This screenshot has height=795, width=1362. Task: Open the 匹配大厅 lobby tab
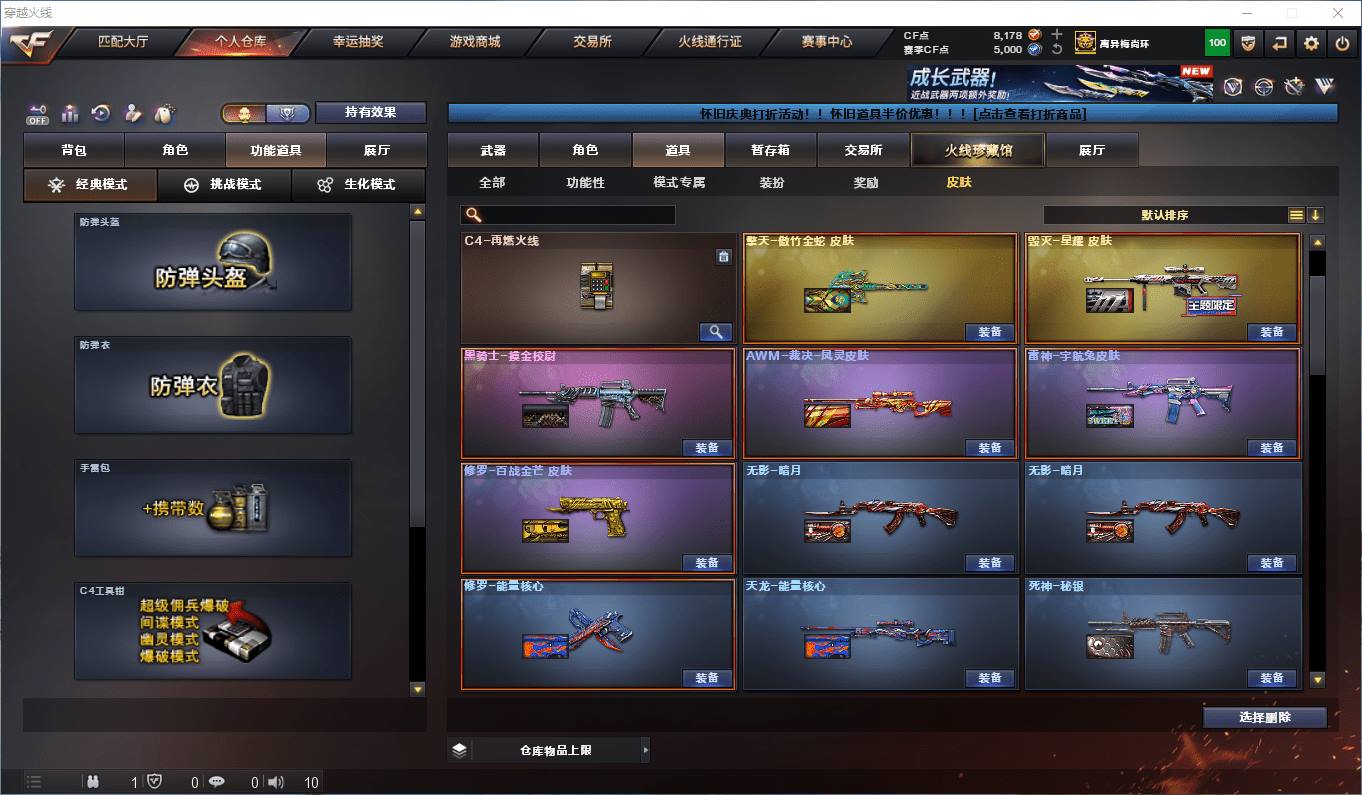pyautogui.click(x=122, y=42)
